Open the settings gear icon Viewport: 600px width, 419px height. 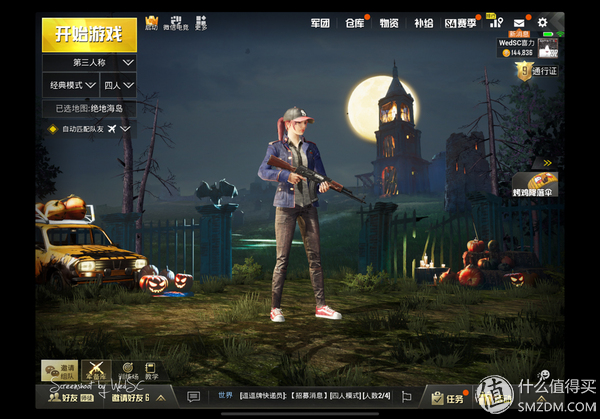[543, 22]
